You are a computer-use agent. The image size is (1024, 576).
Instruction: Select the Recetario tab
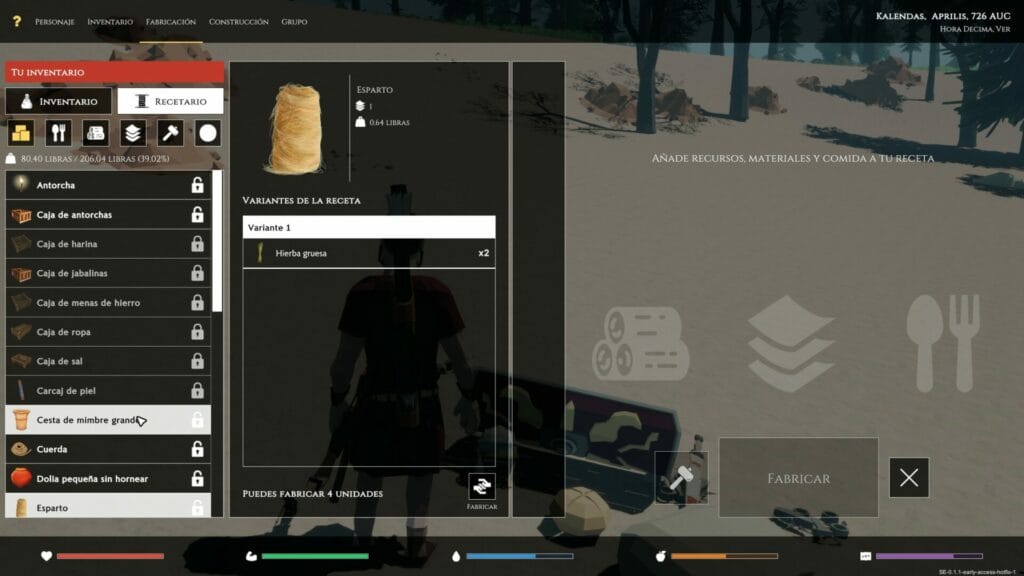[170, 101]
